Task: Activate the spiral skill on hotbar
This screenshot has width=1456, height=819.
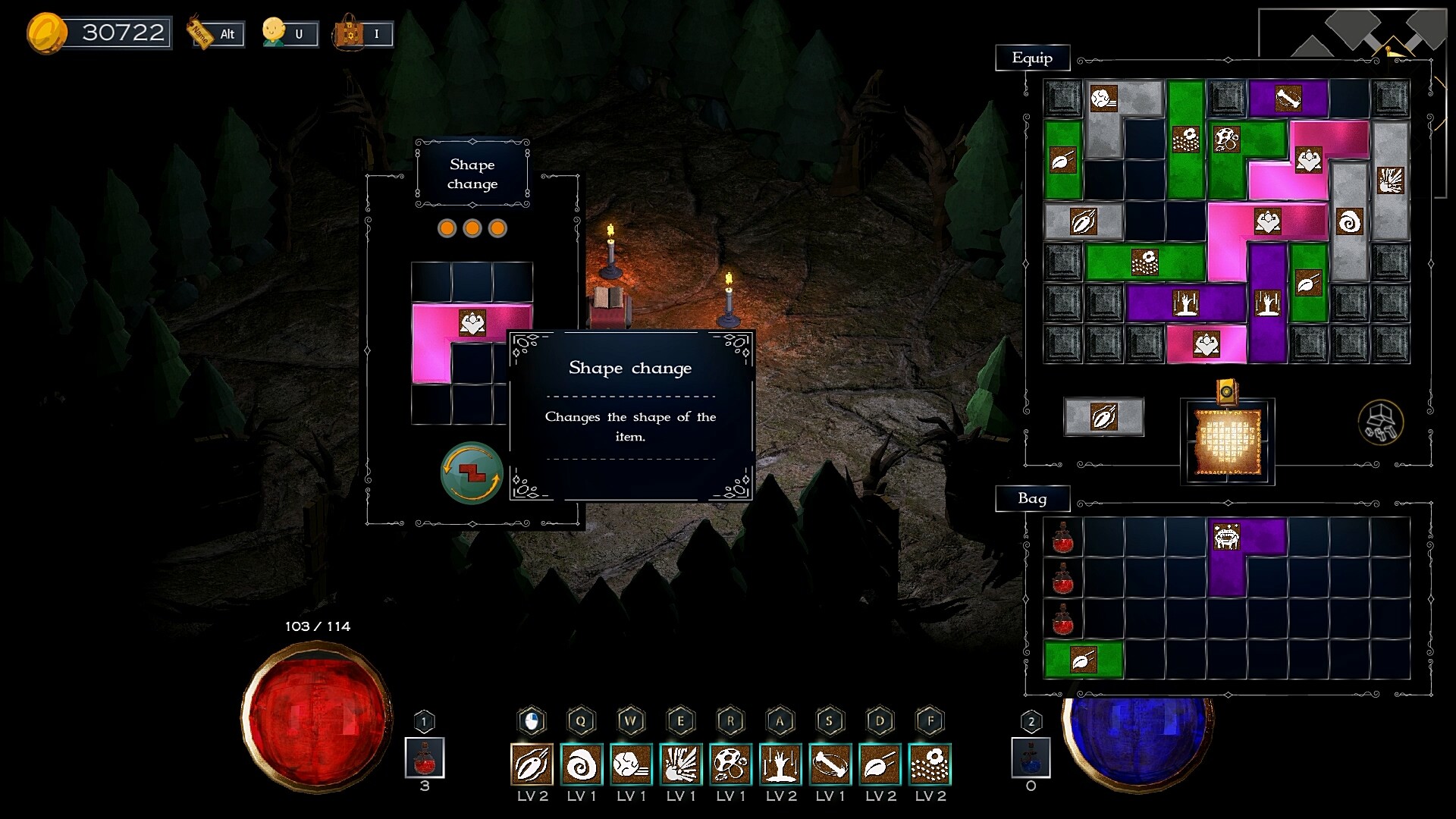Action: (582, 764)
